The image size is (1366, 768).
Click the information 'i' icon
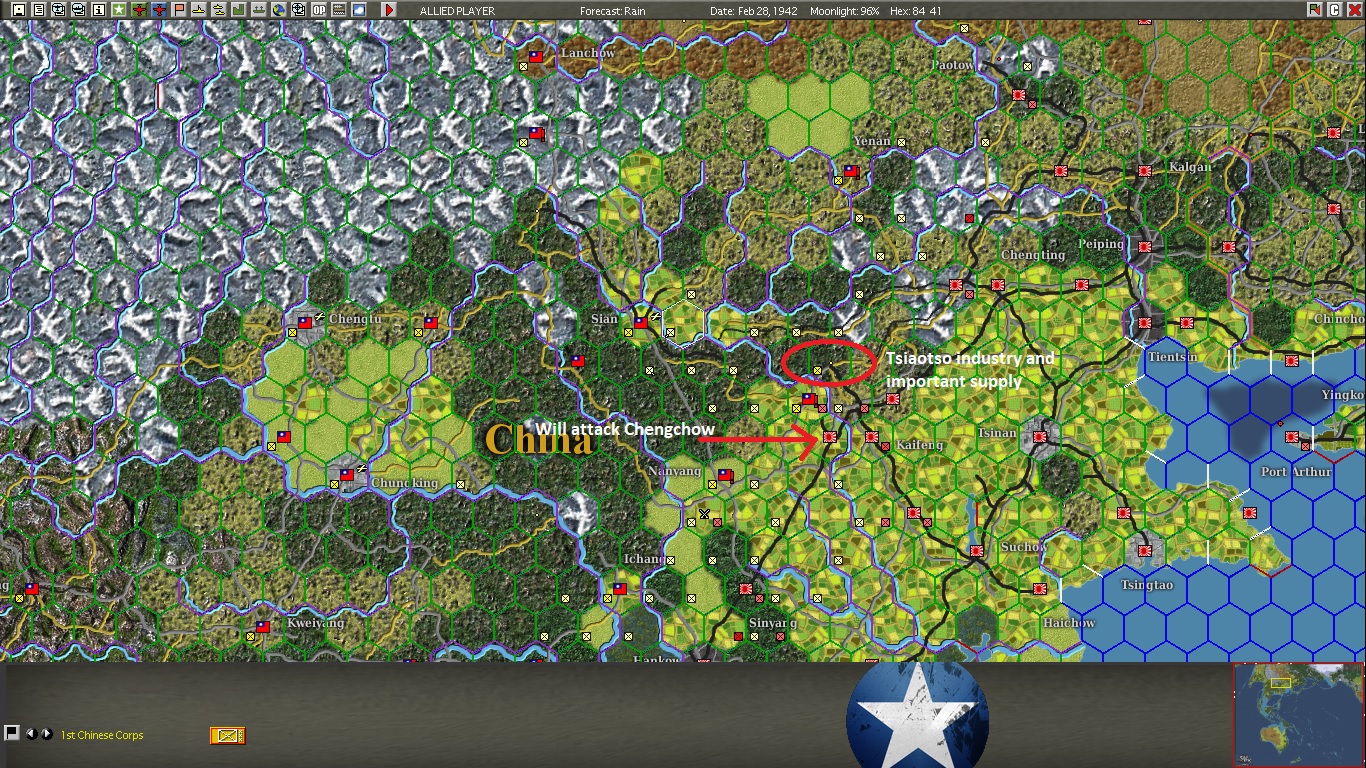pos(97,9)
